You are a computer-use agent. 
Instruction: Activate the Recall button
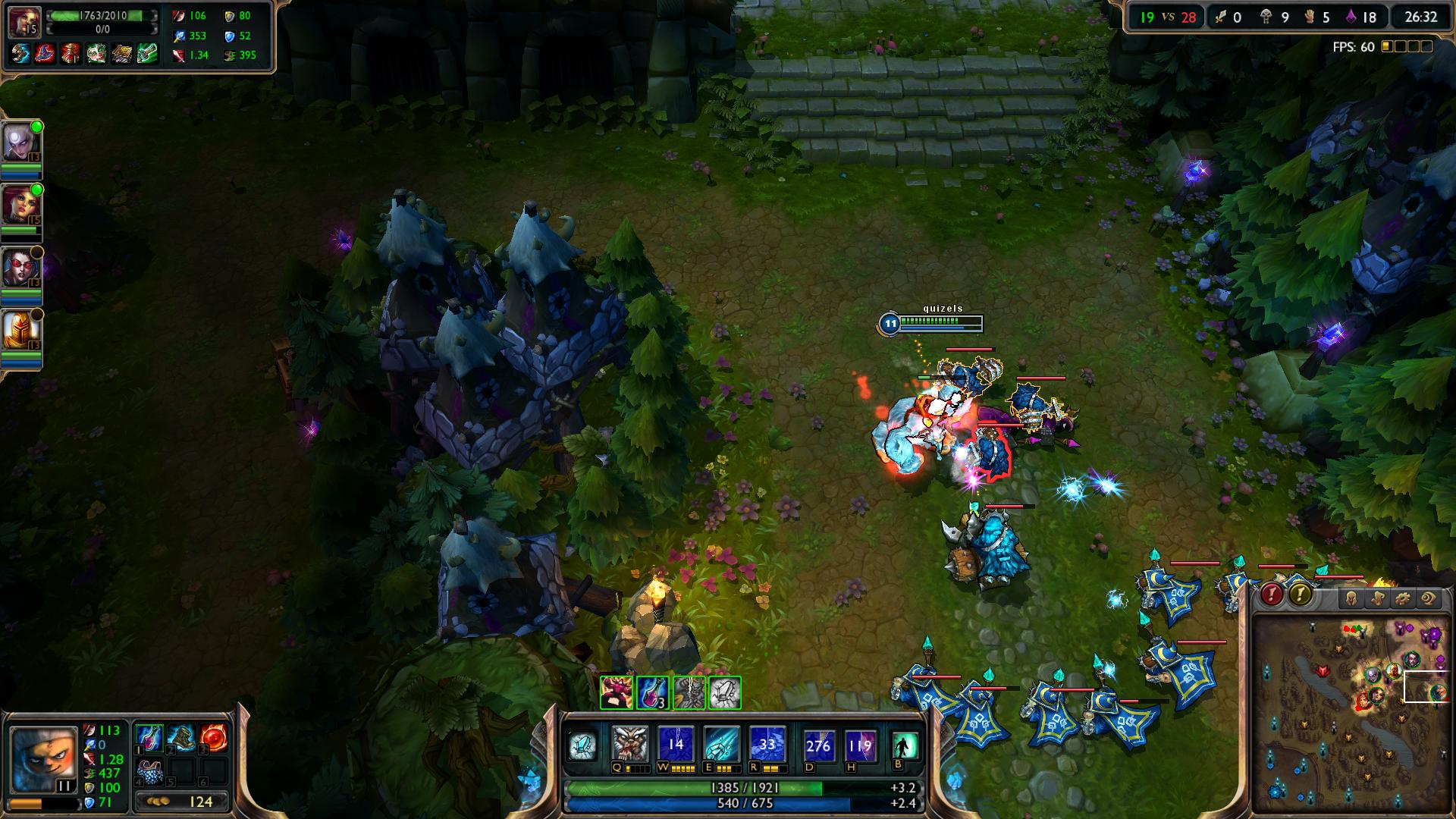905,745
